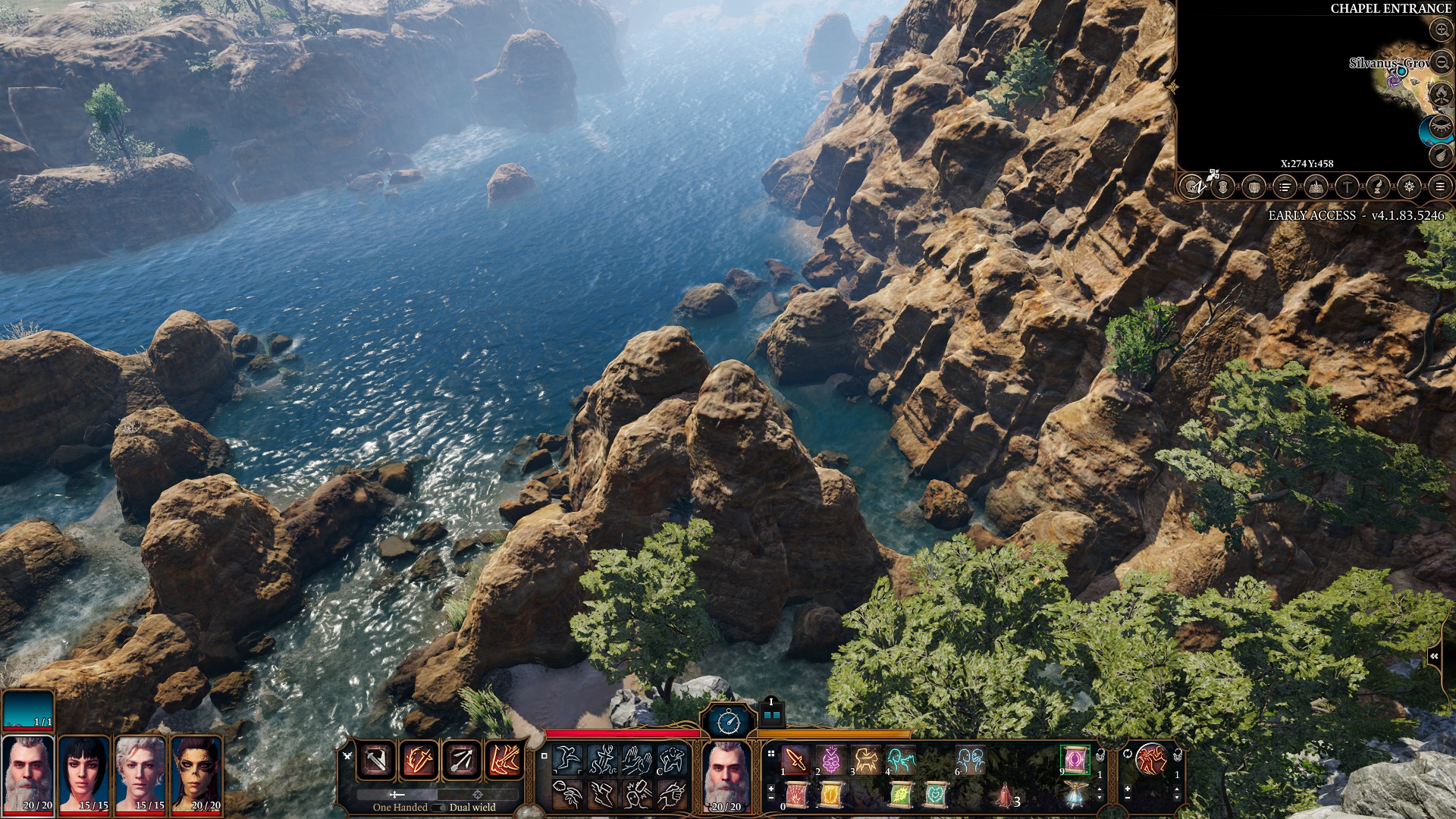
Task: Open the main menu hamburger button
Action: point(1440,187)
